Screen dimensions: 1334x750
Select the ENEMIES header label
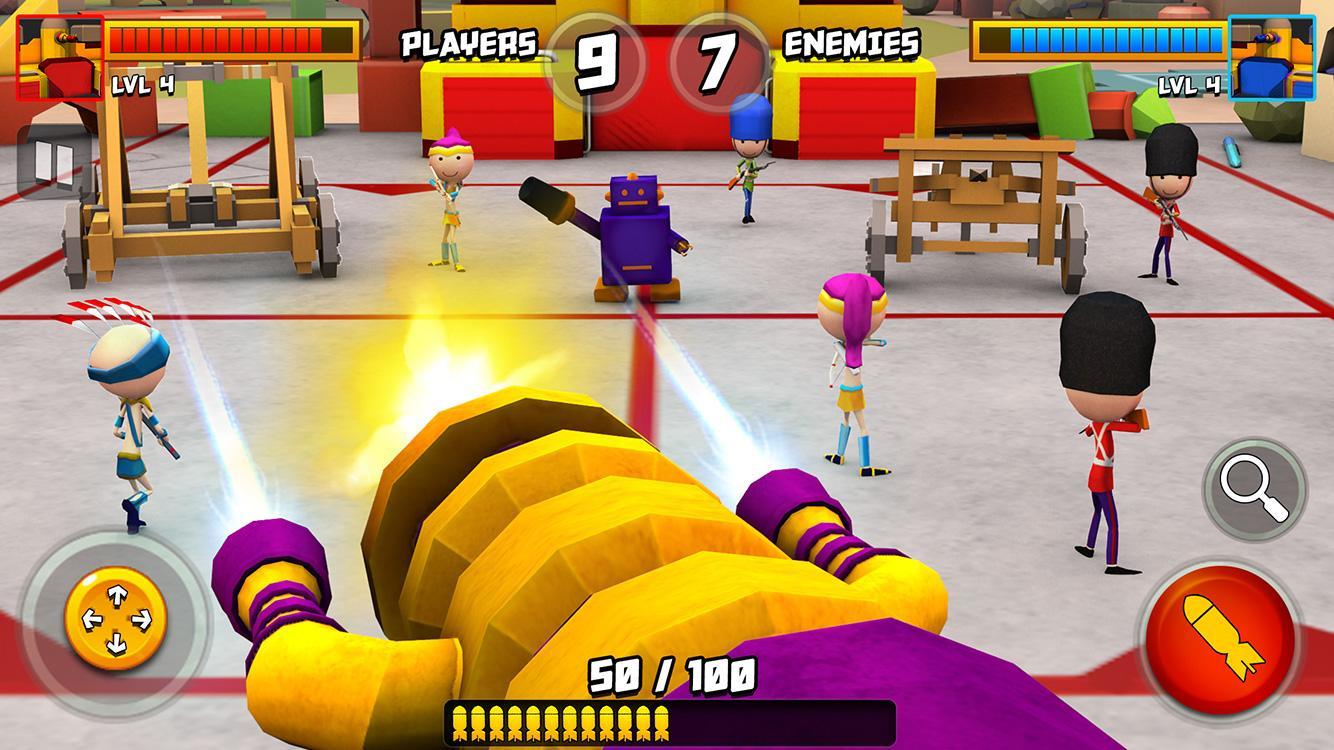(852, 40)
